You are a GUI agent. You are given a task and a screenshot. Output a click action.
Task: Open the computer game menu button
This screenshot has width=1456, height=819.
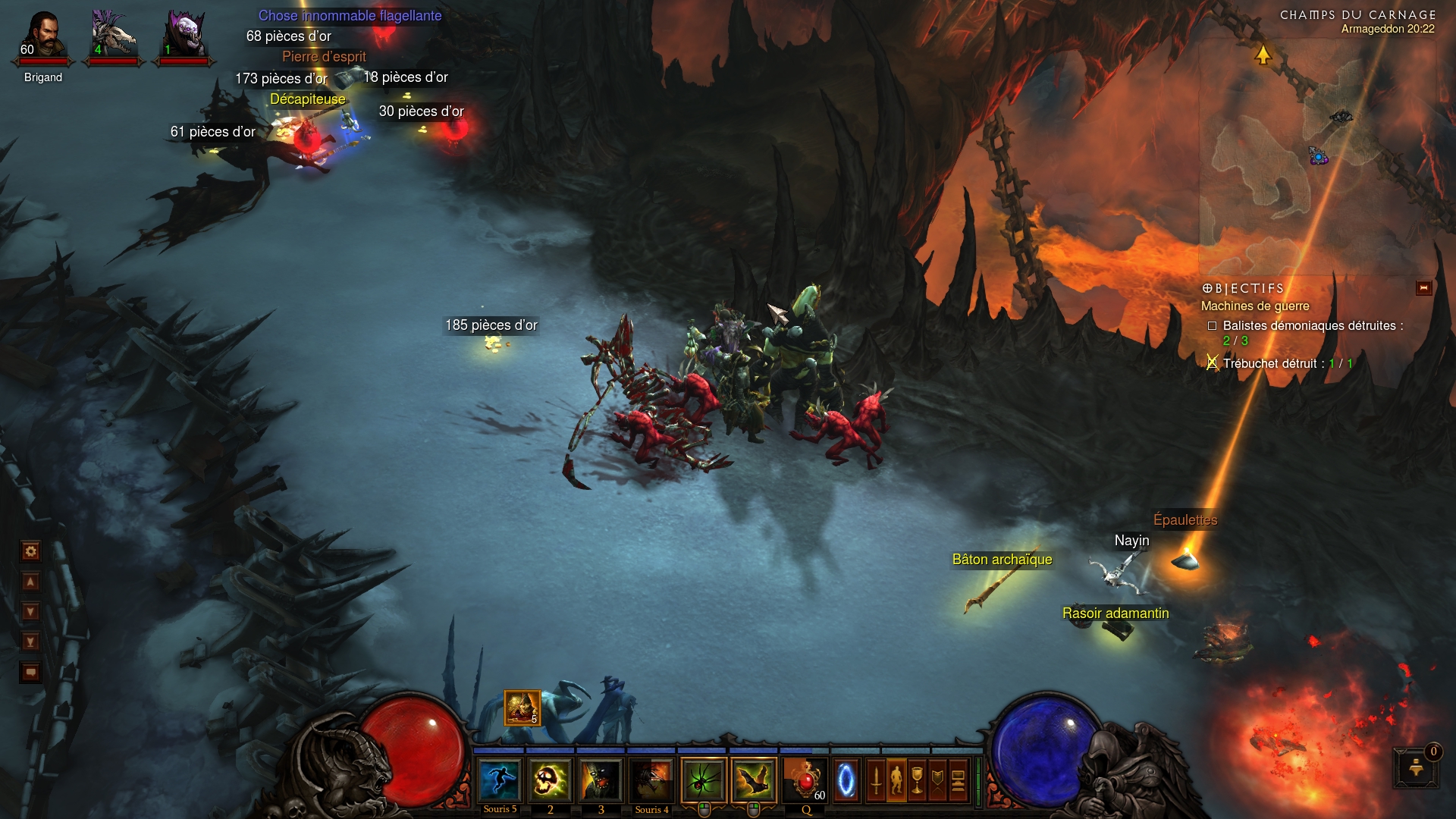tap(958, 780)
